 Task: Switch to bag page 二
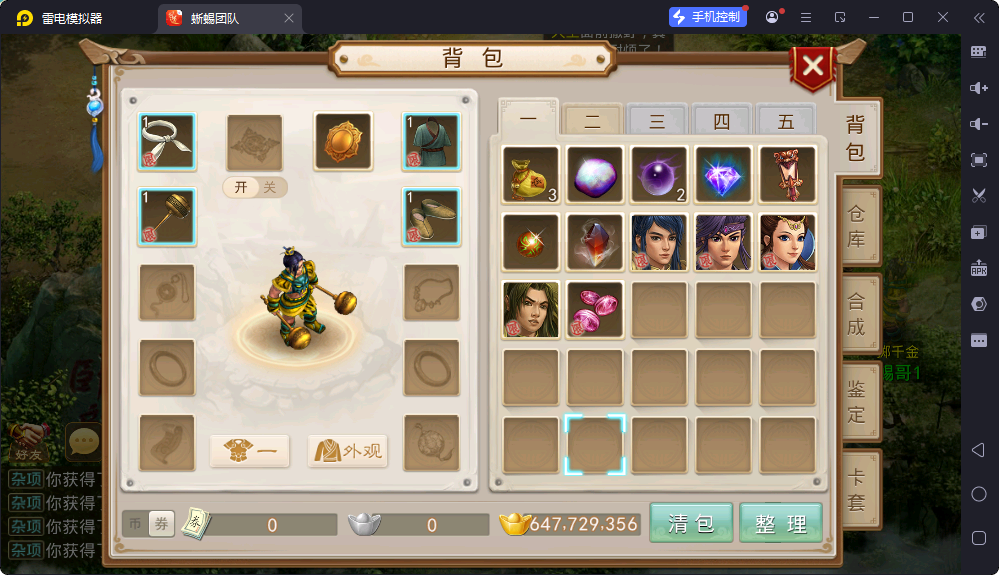click(x=593, y=122)
